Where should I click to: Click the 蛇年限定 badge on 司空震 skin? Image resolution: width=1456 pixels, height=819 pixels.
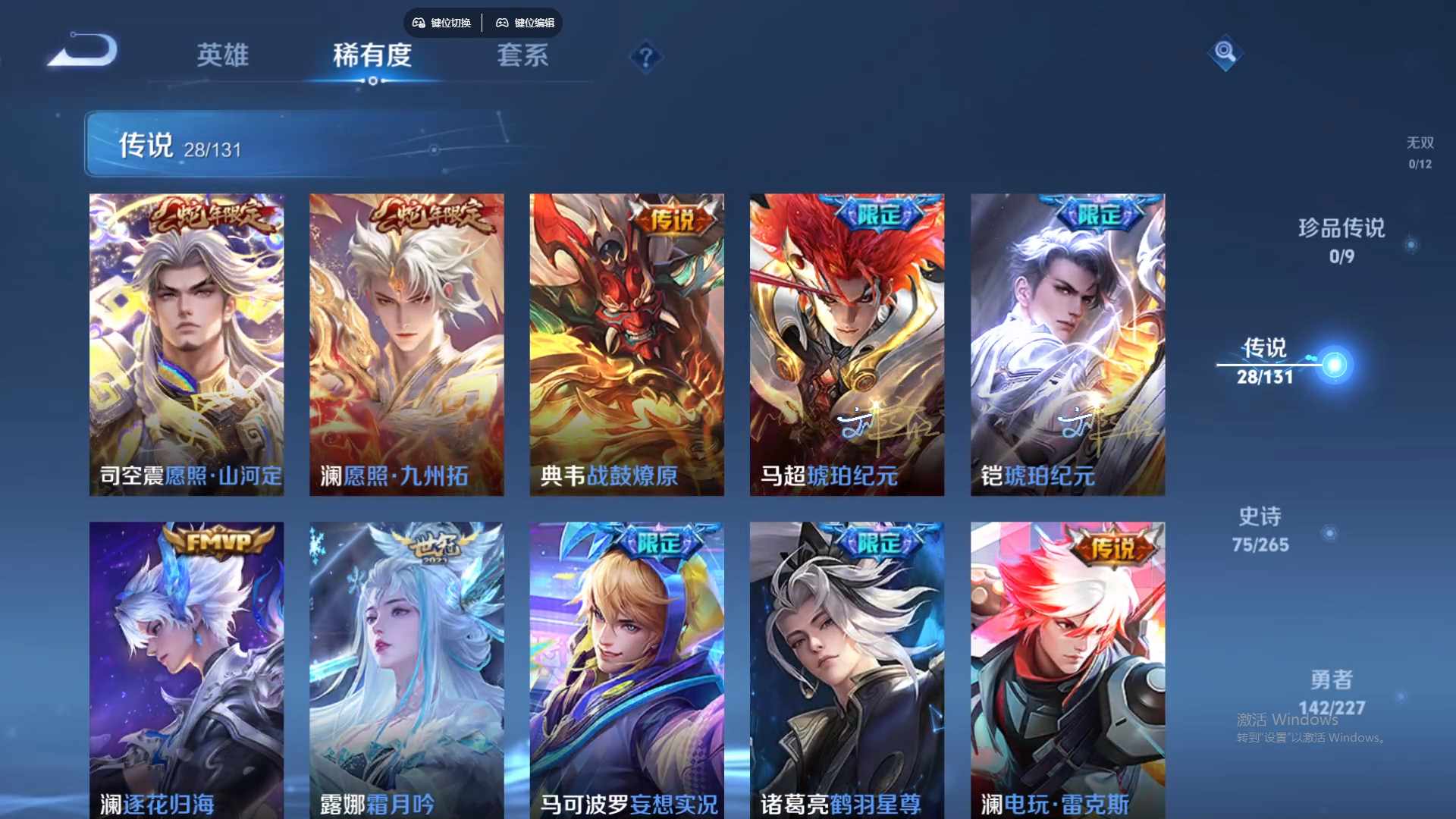(209, 214)
